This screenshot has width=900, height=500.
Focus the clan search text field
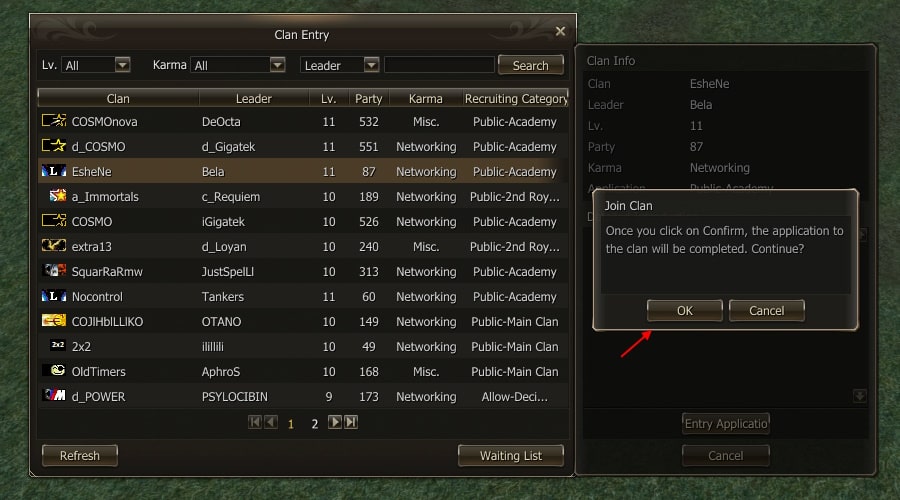click(x=439, y=65)
